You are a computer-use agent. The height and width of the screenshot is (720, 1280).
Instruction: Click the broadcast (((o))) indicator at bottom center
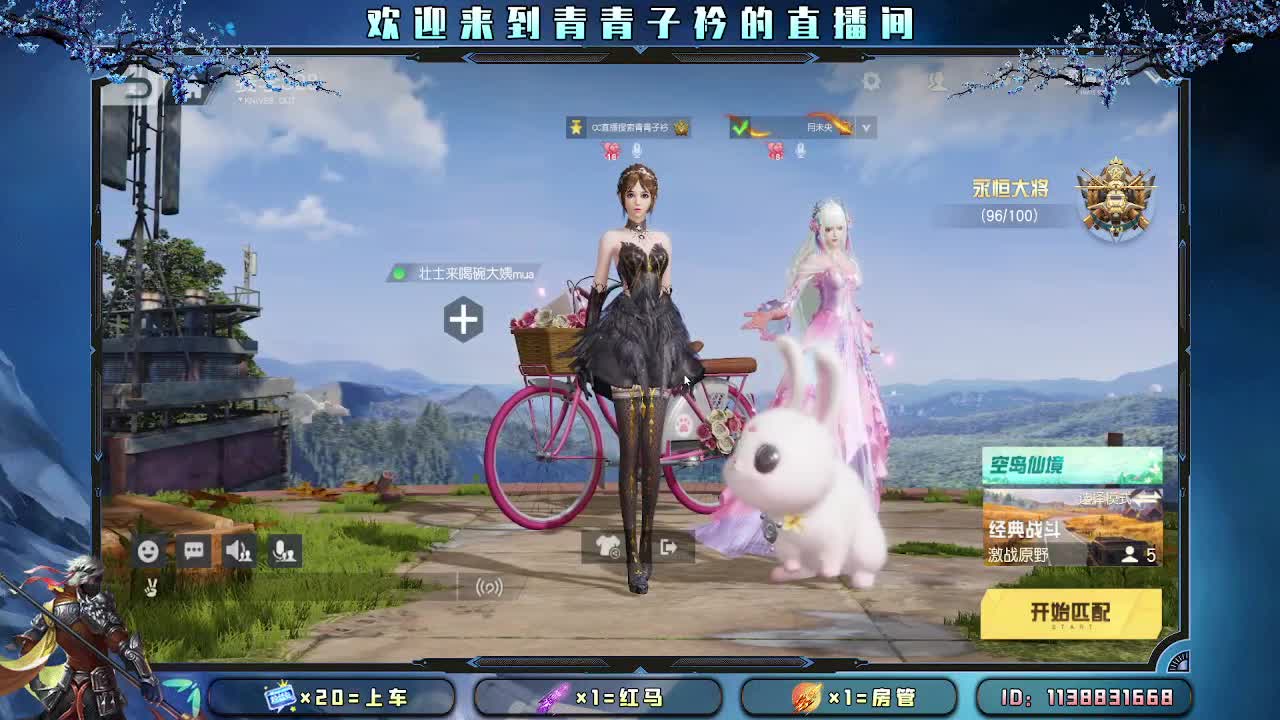487,586
